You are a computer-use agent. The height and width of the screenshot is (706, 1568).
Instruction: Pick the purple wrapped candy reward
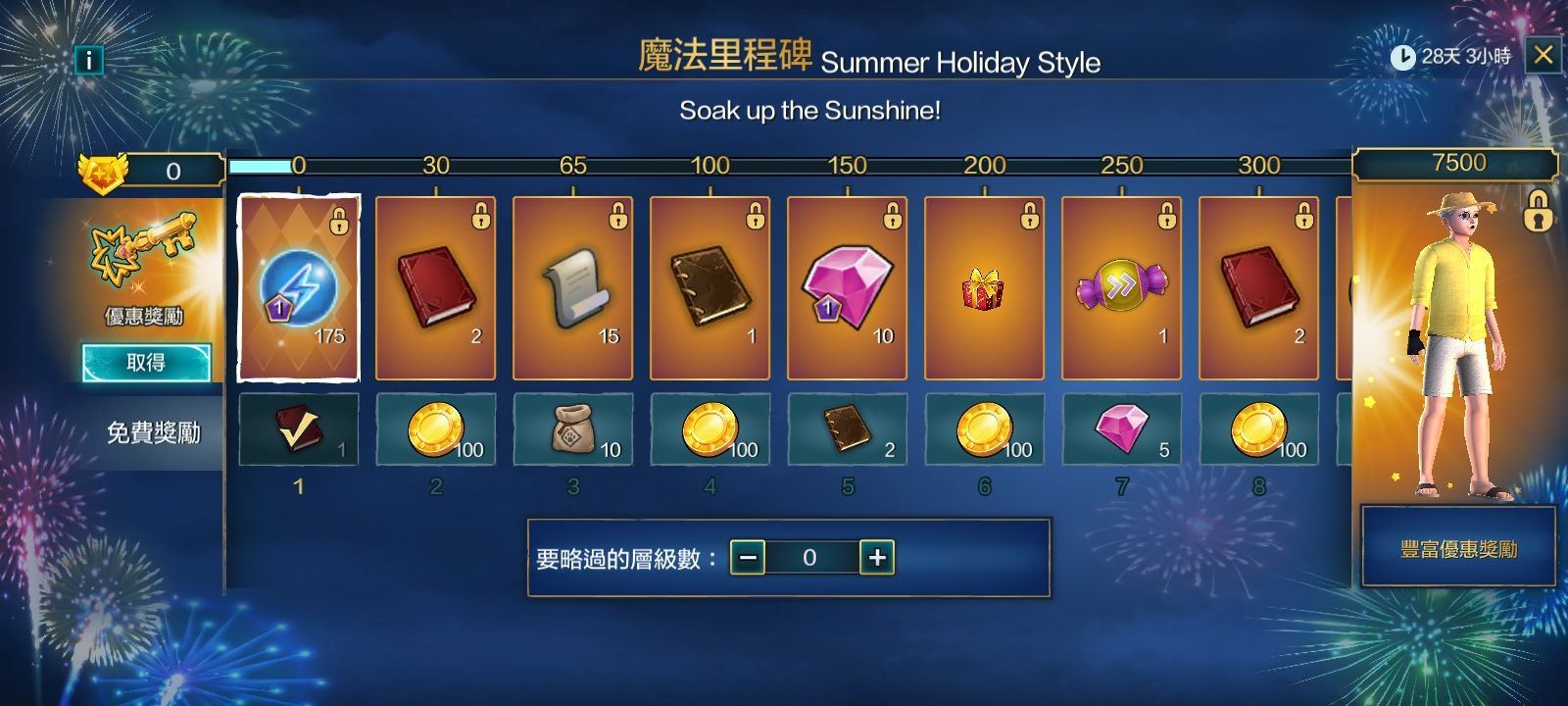(1121, 288)
